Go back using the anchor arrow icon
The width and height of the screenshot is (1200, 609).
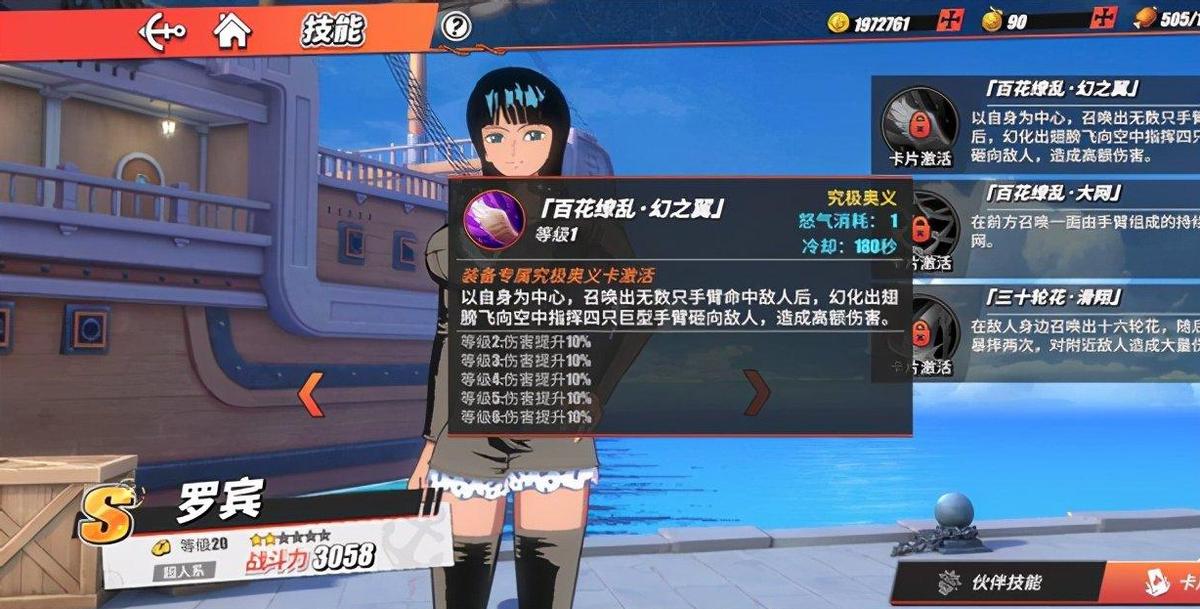coord(162,30)
